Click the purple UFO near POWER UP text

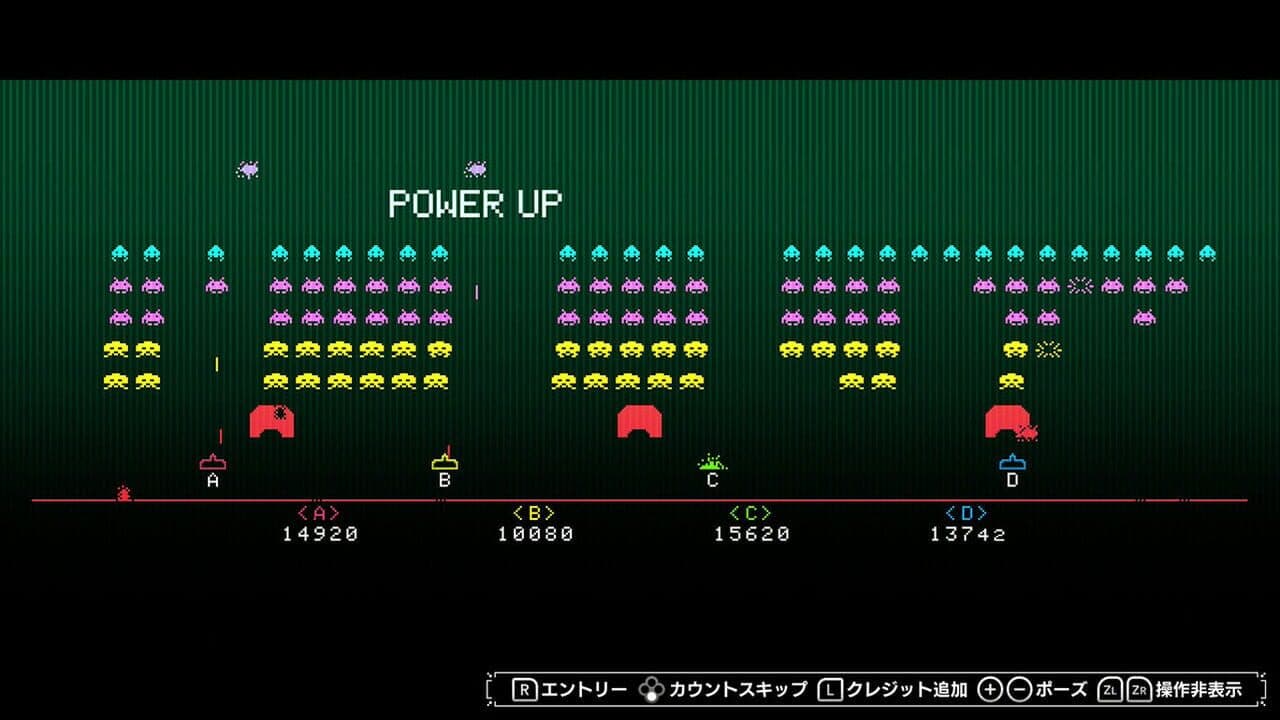click(479, 168)
